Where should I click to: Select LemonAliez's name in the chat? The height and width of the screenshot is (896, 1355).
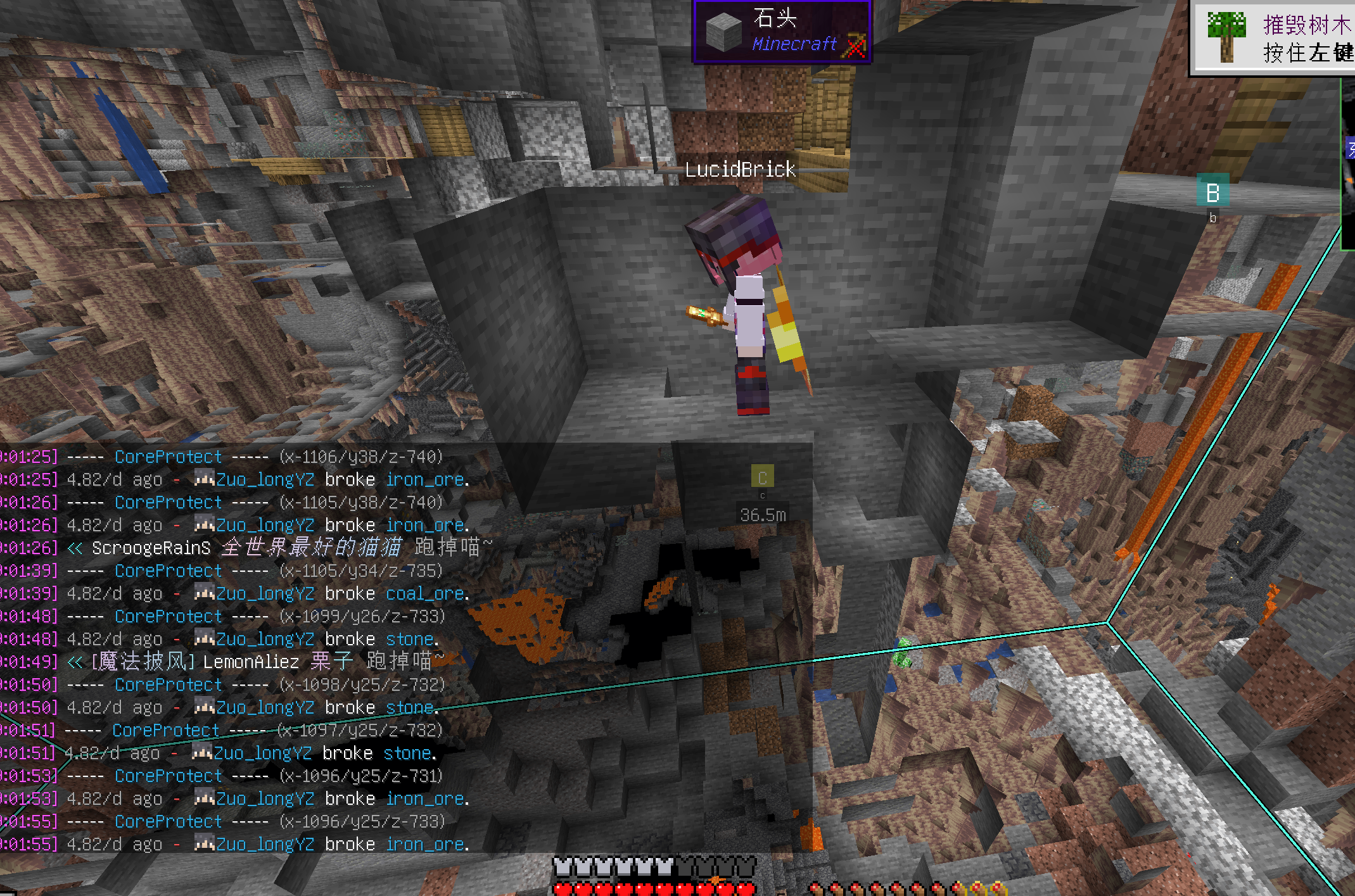[251, 662]
